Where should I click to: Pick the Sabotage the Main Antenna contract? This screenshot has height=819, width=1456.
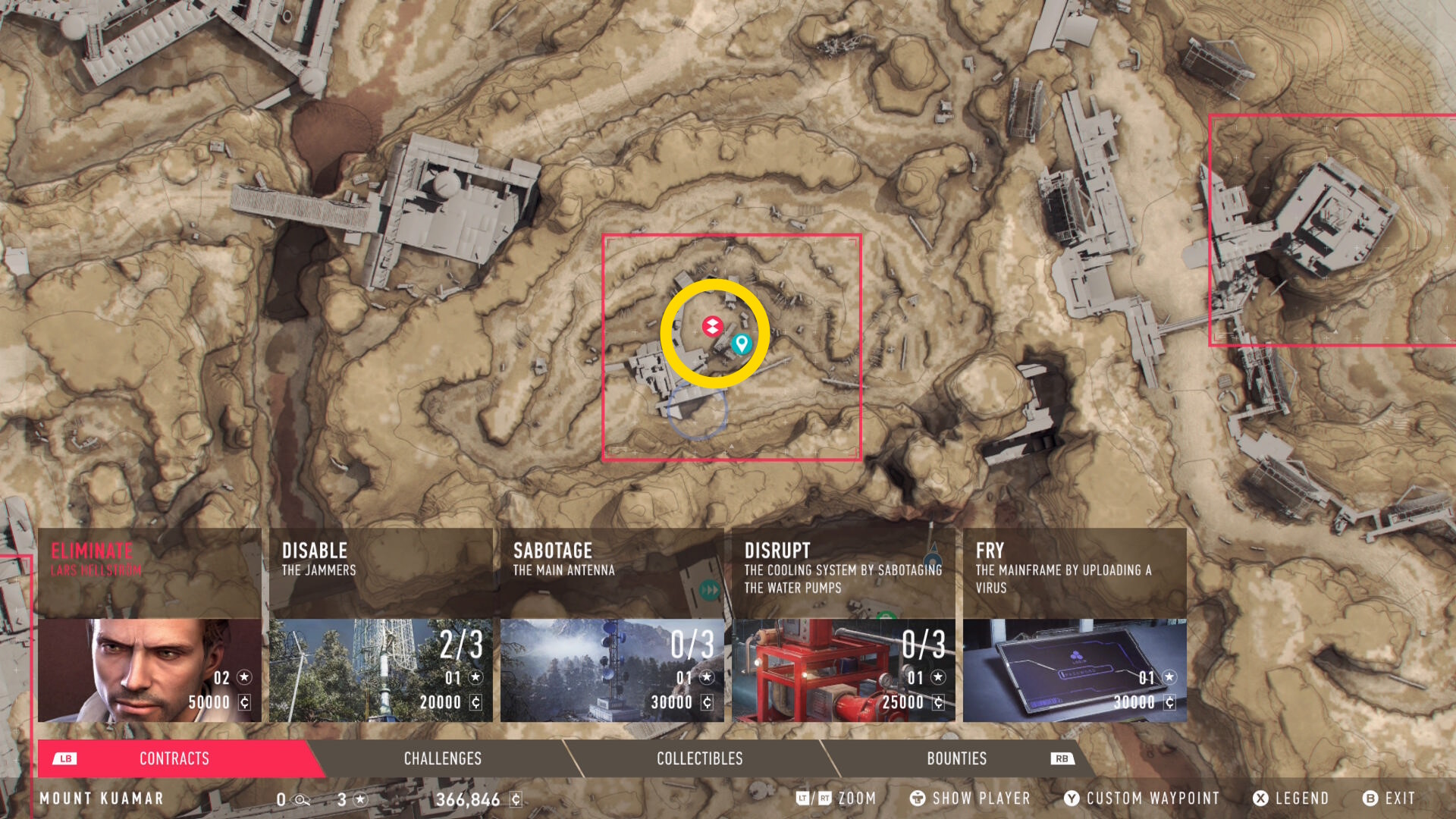[612, 625]
